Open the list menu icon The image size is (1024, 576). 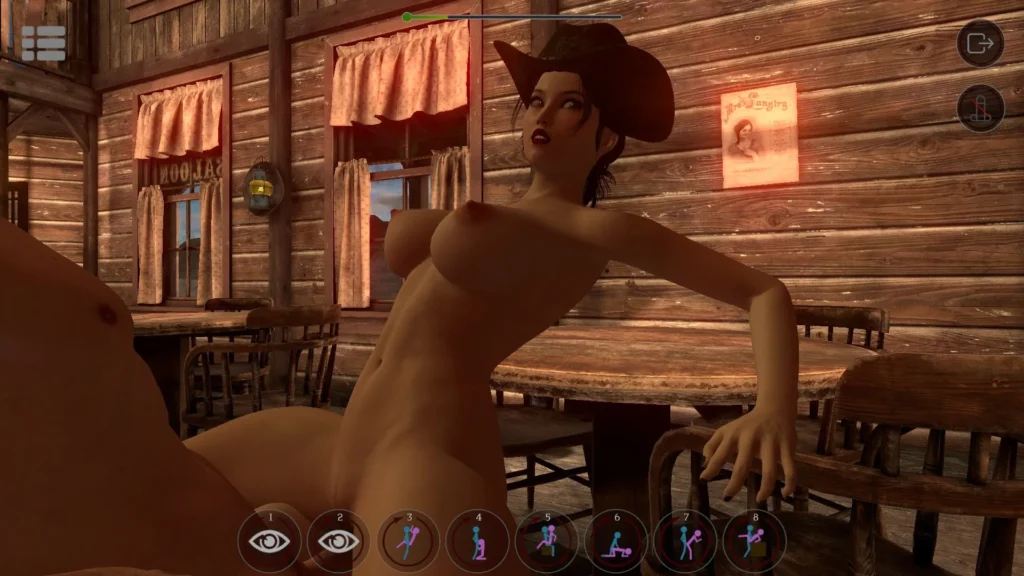point(43,43)
